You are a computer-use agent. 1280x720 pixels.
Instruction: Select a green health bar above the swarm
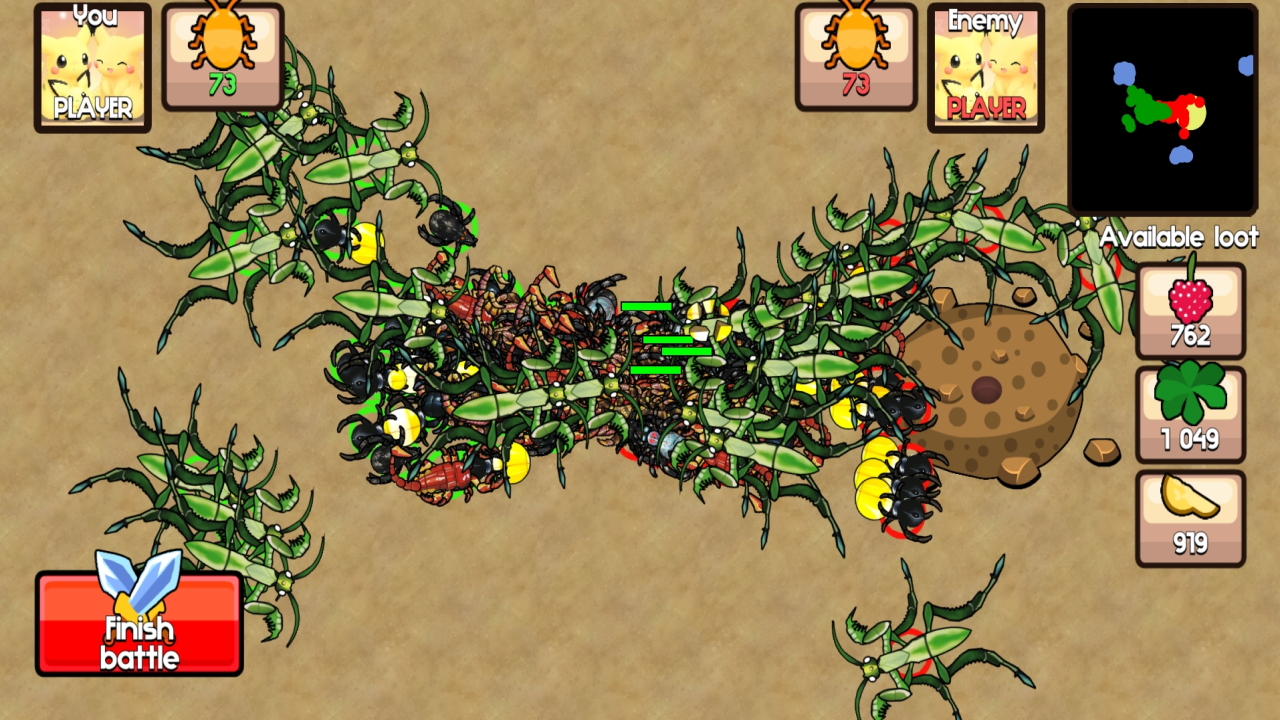(x=648, y=305)
